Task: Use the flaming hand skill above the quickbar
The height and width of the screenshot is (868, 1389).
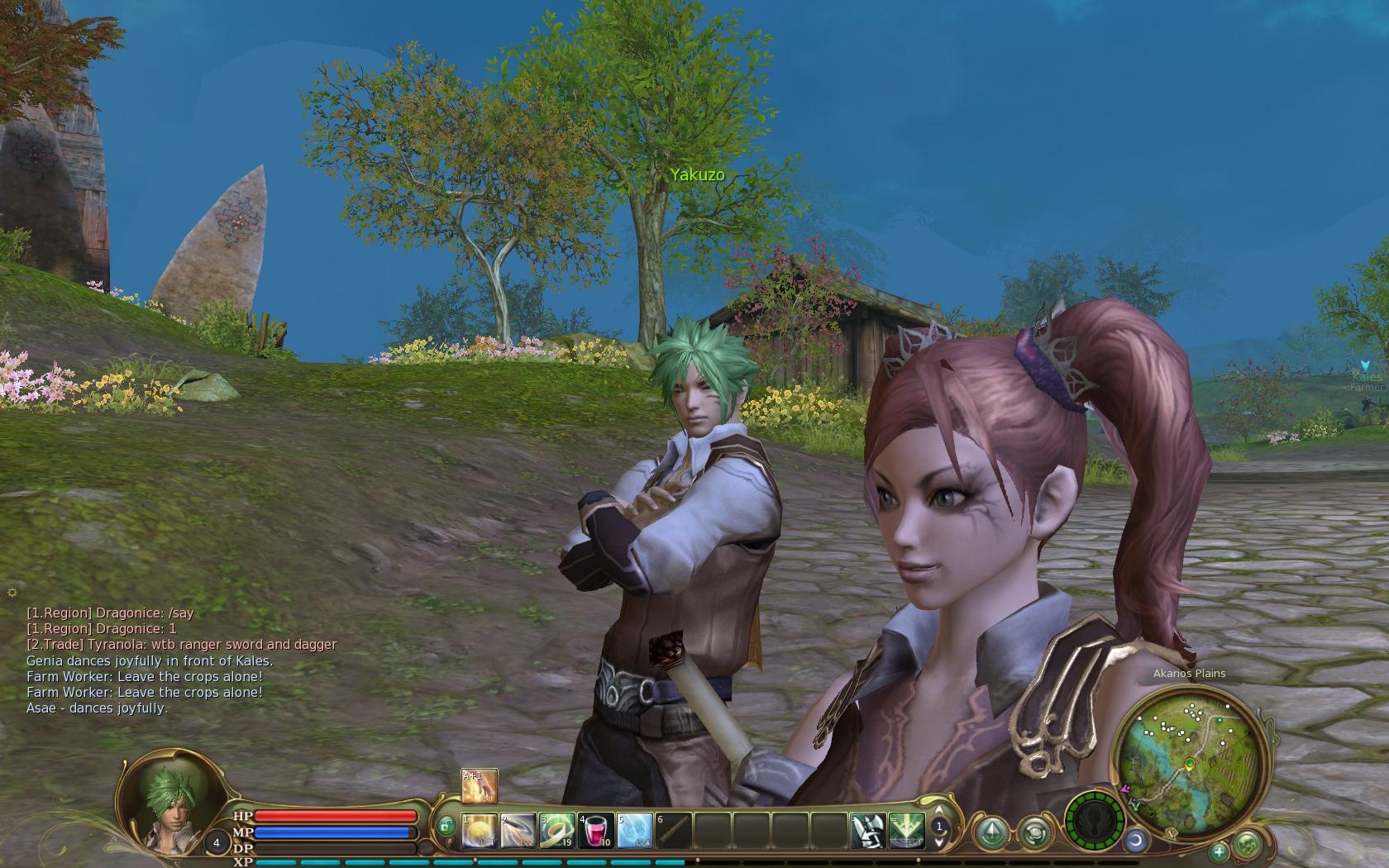Action: pyautogui.click(x=480, y=786)
